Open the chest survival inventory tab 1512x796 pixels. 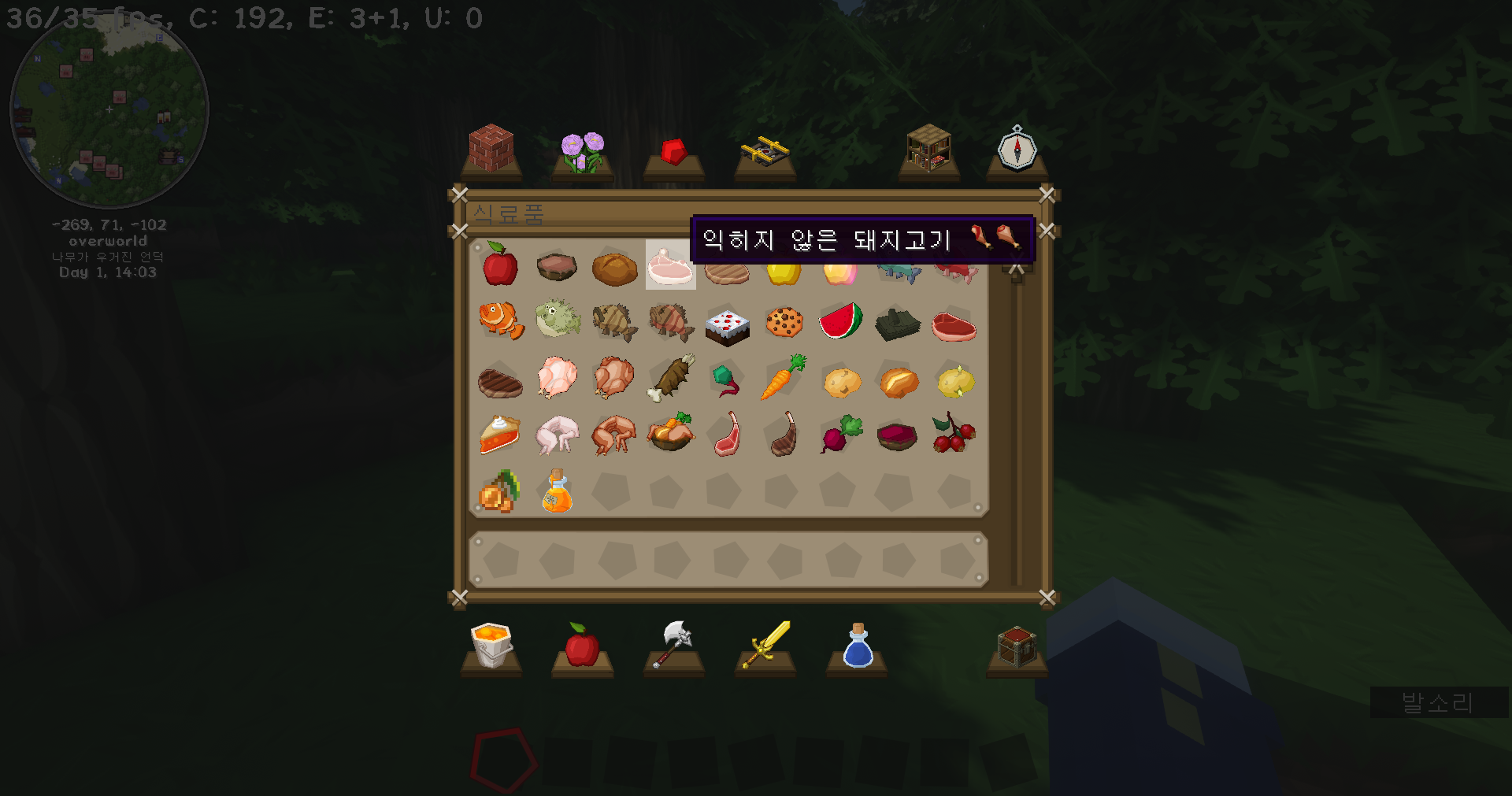pyautogui.click(x=1017, y=647)
